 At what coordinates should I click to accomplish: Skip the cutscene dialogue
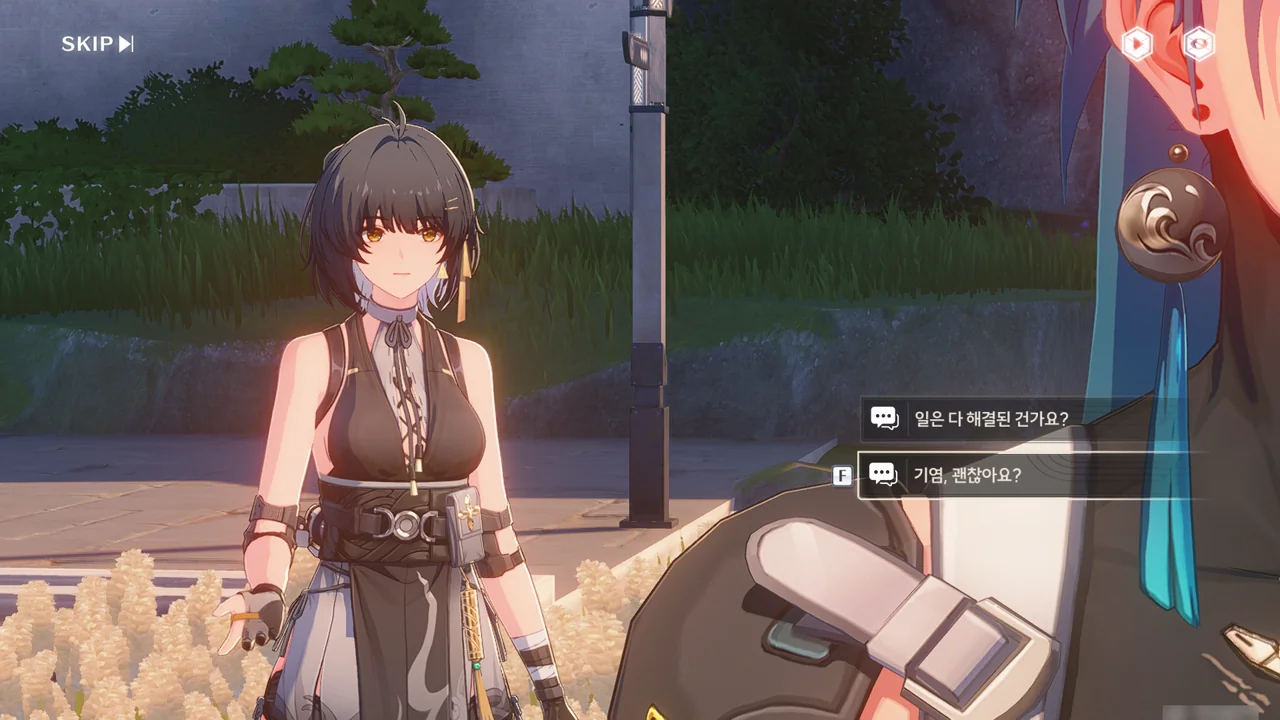pos(97,44)
